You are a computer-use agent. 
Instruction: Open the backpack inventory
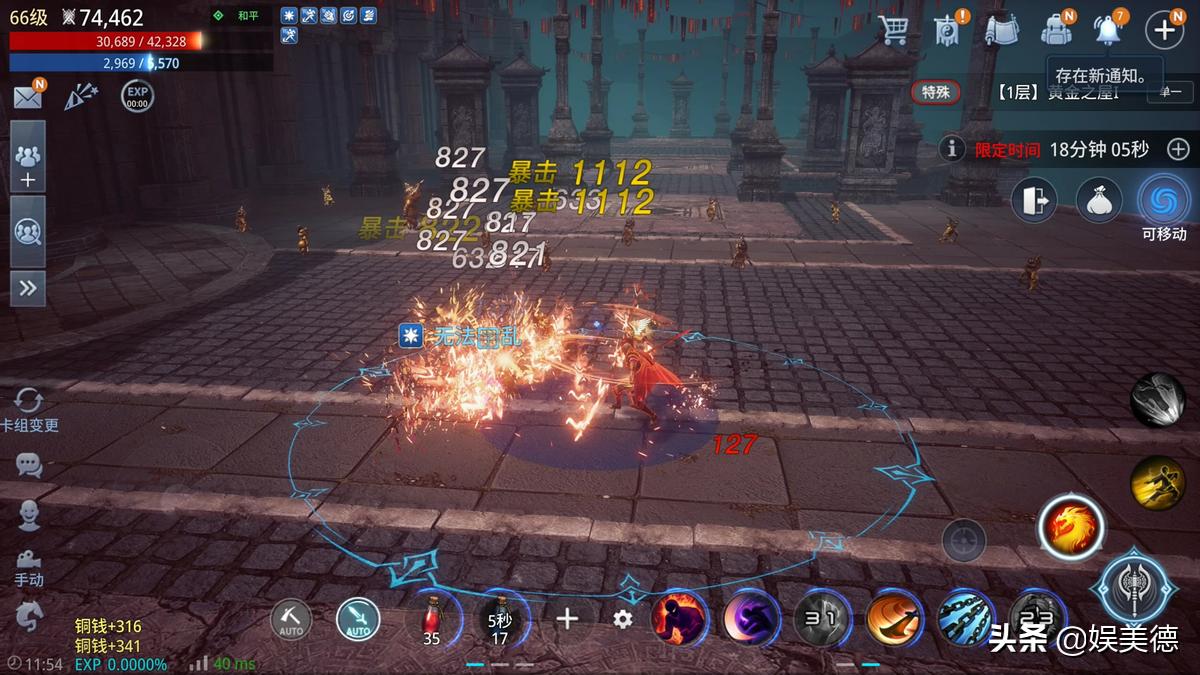1055,30
